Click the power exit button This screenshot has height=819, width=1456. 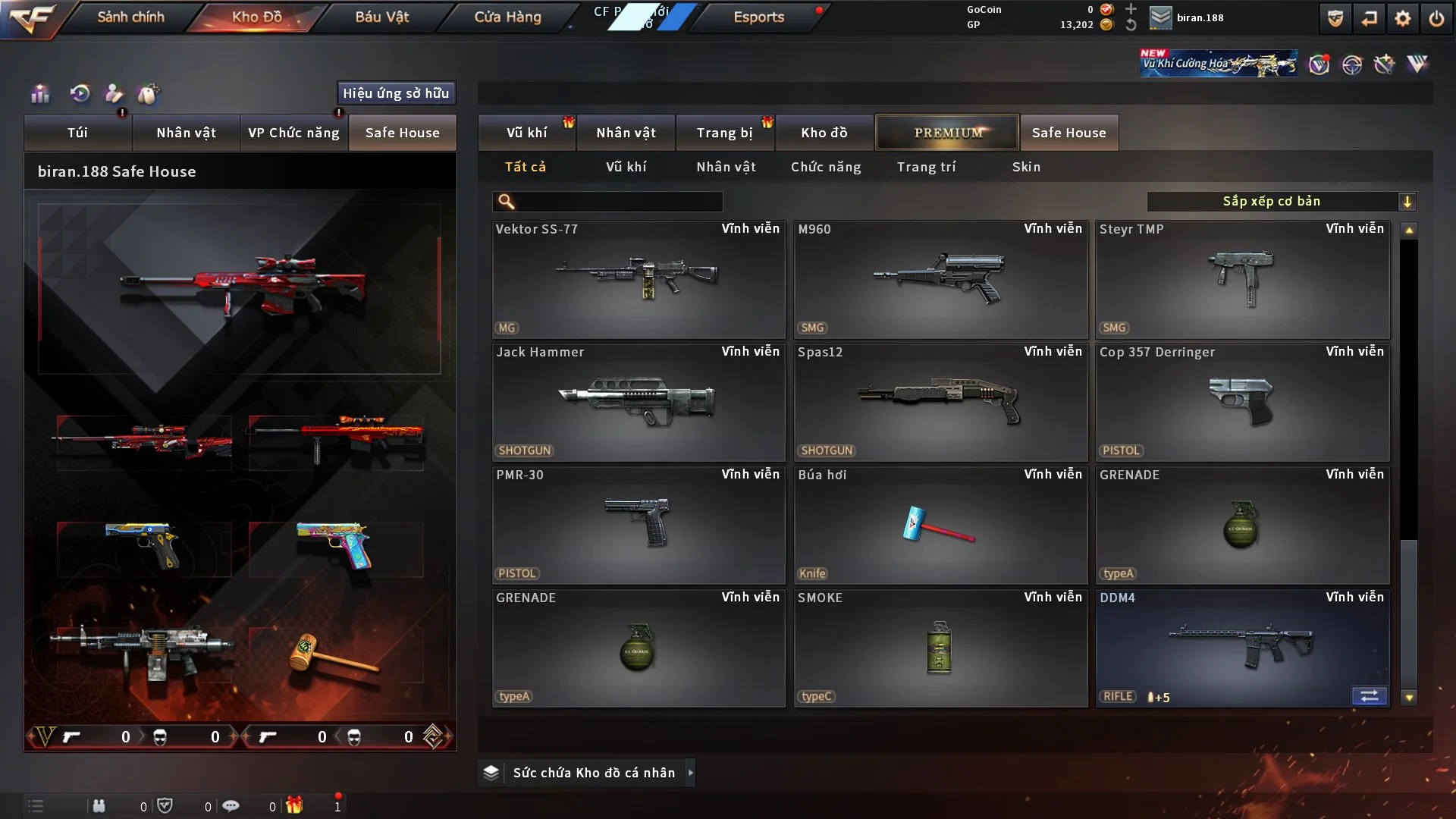coord(1436,18)
